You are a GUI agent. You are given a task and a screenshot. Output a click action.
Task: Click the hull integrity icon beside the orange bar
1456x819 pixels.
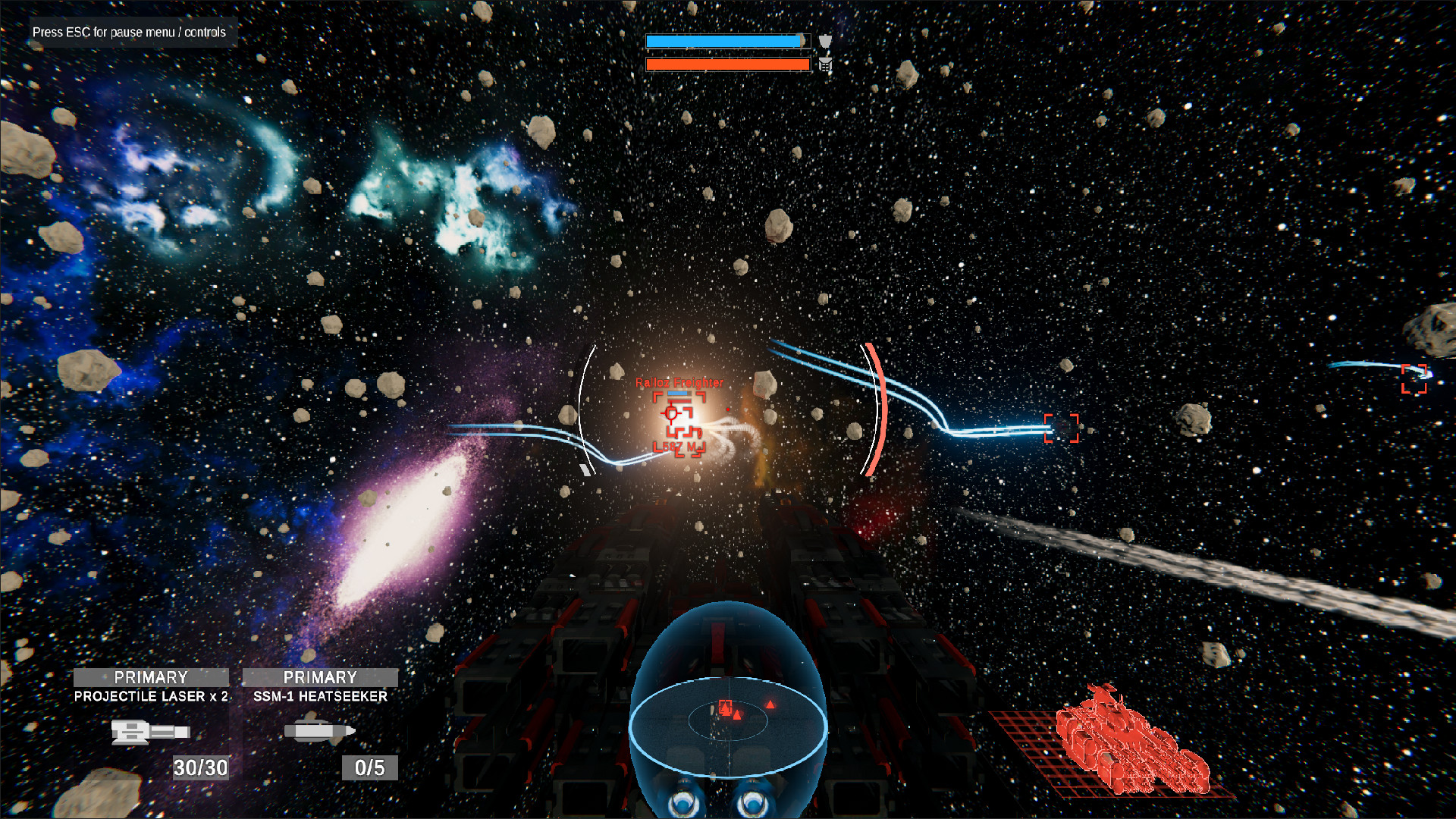(x=825, y=65)
